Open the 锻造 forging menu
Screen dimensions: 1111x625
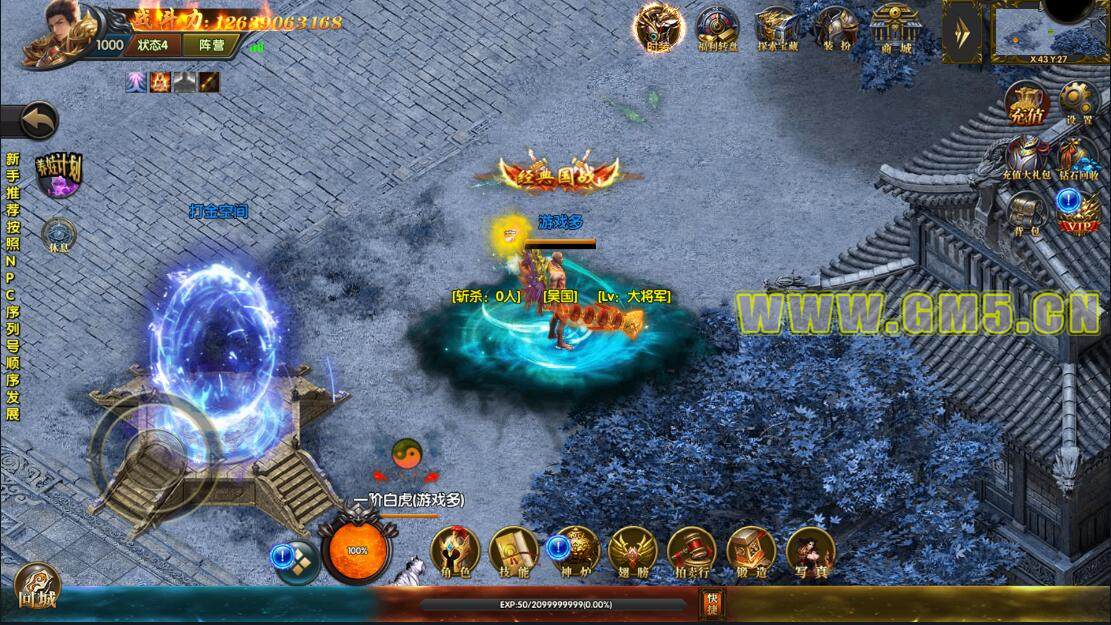(751, 552)
